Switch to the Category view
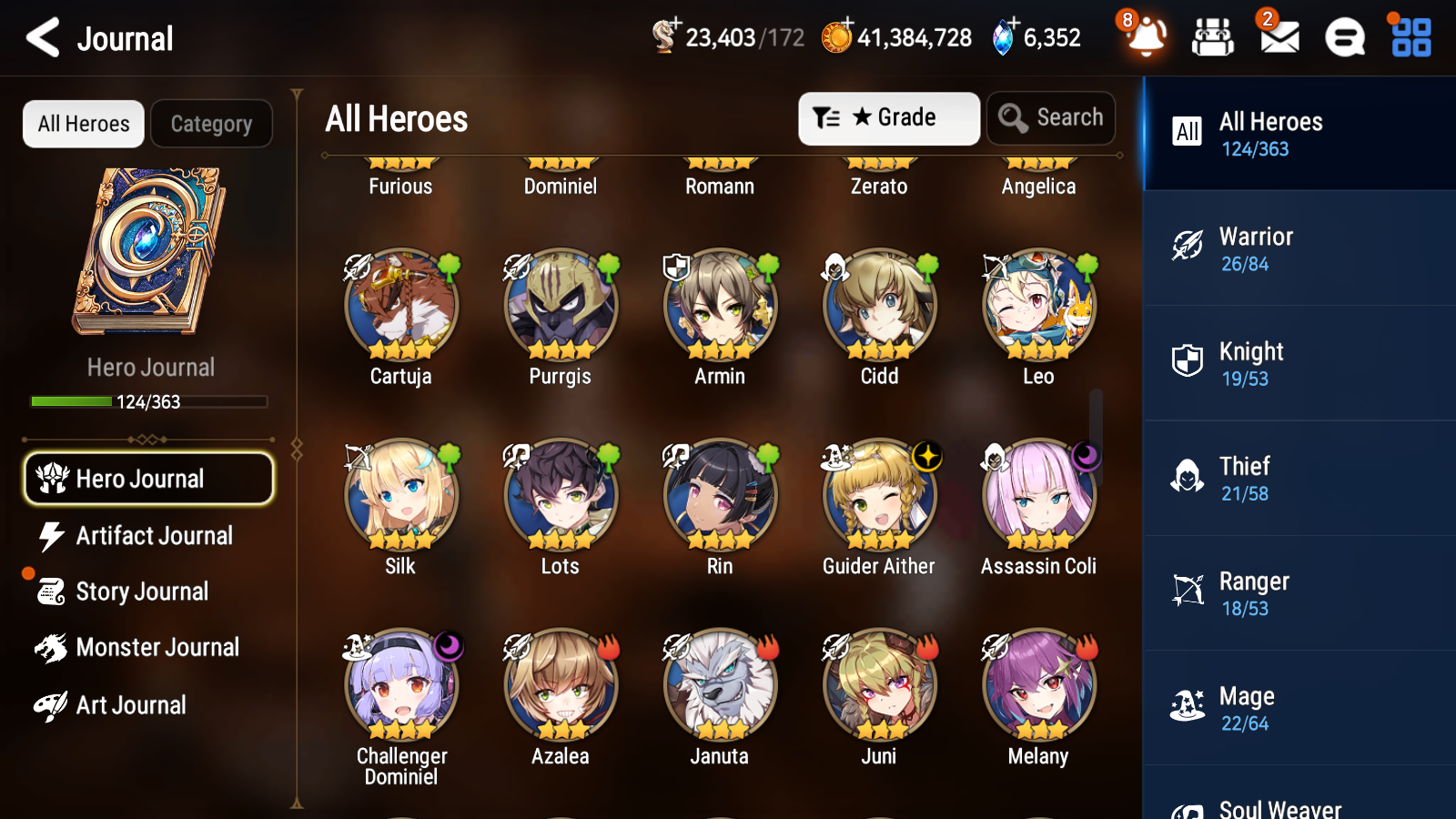Image resolution: width=1456 pixels, height=819 pixels. (x=211, y=124)
